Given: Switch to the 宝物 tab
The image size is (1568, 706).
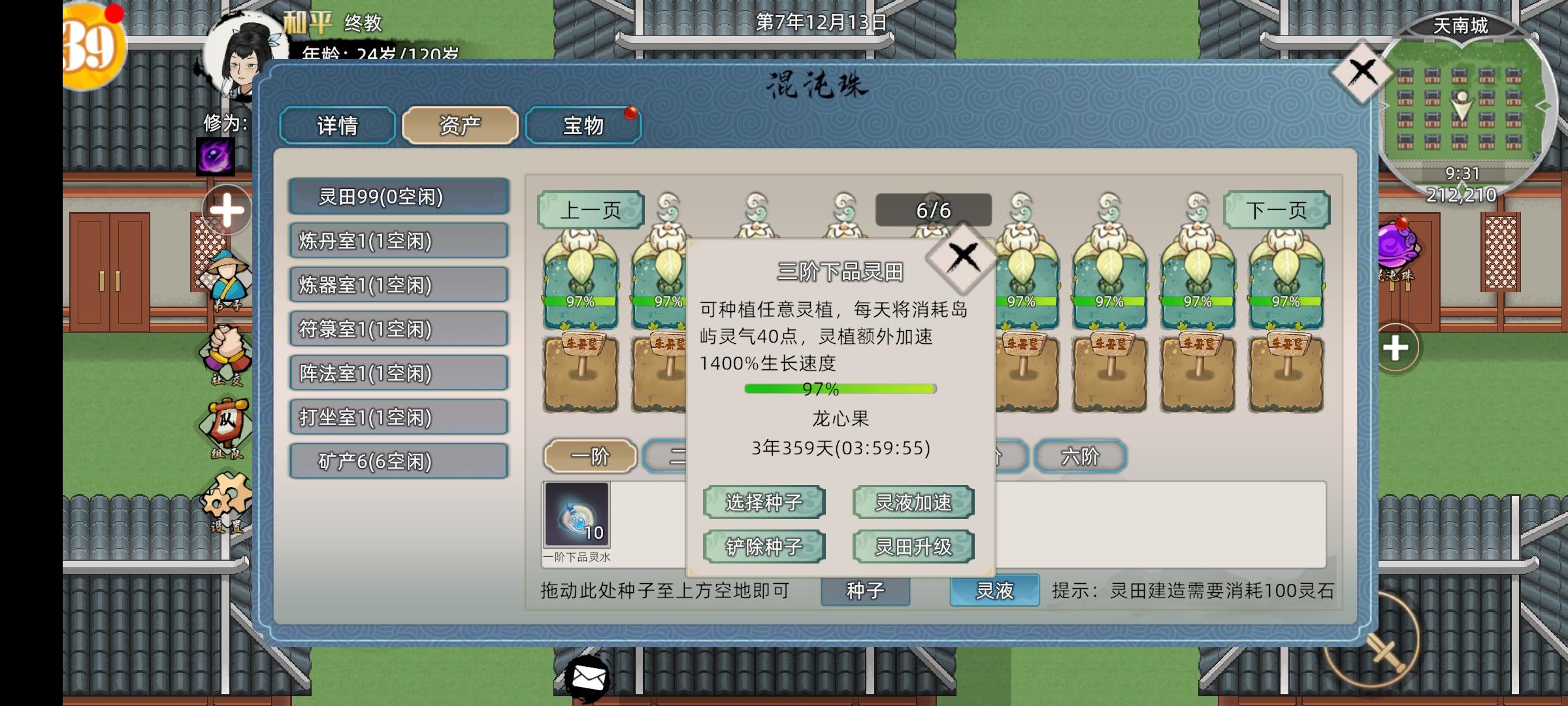Looking at the screenshot, I should [x=583, y=125].
